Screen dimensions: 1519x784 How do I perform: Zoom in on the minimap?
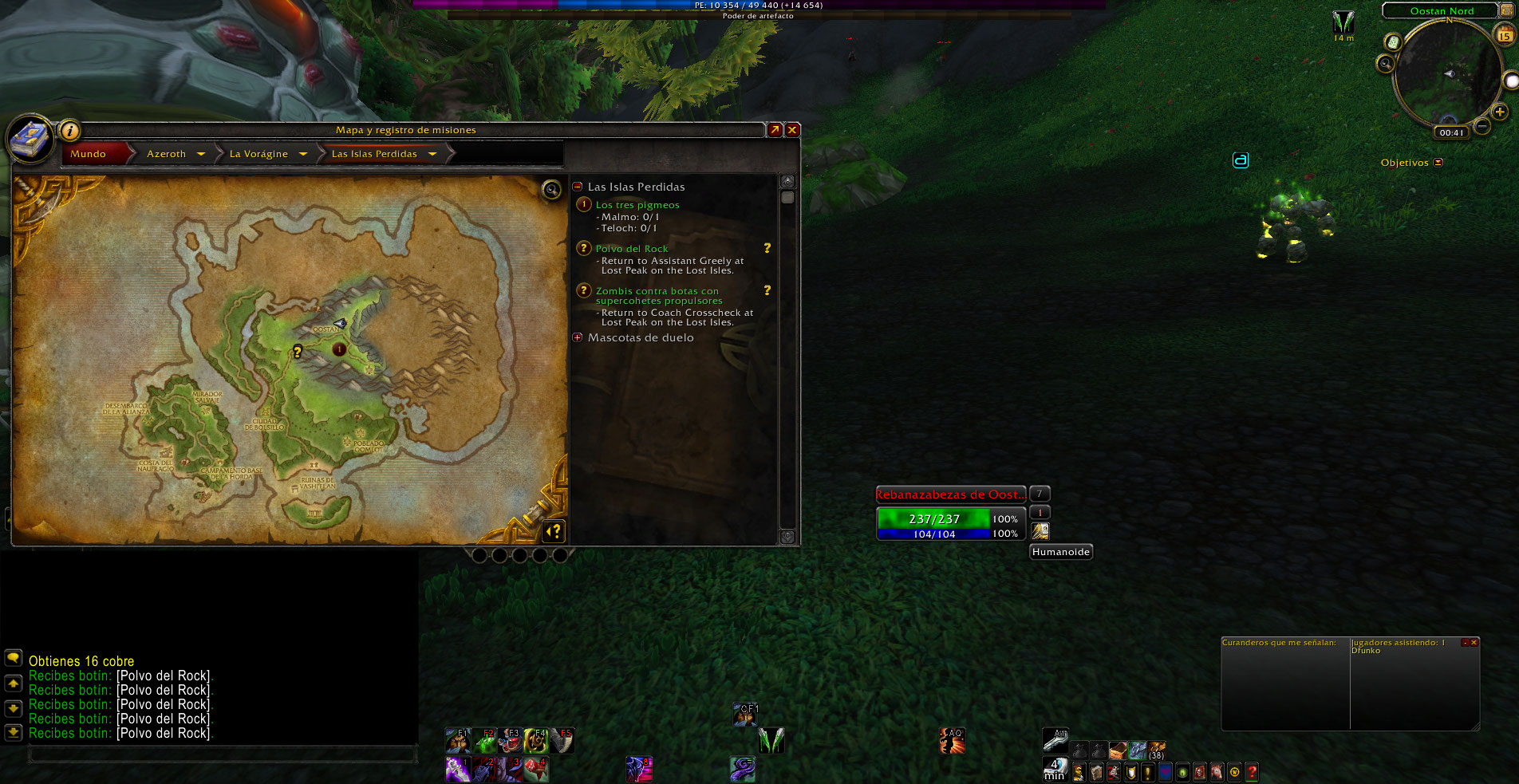click(x=1499, y=112)
